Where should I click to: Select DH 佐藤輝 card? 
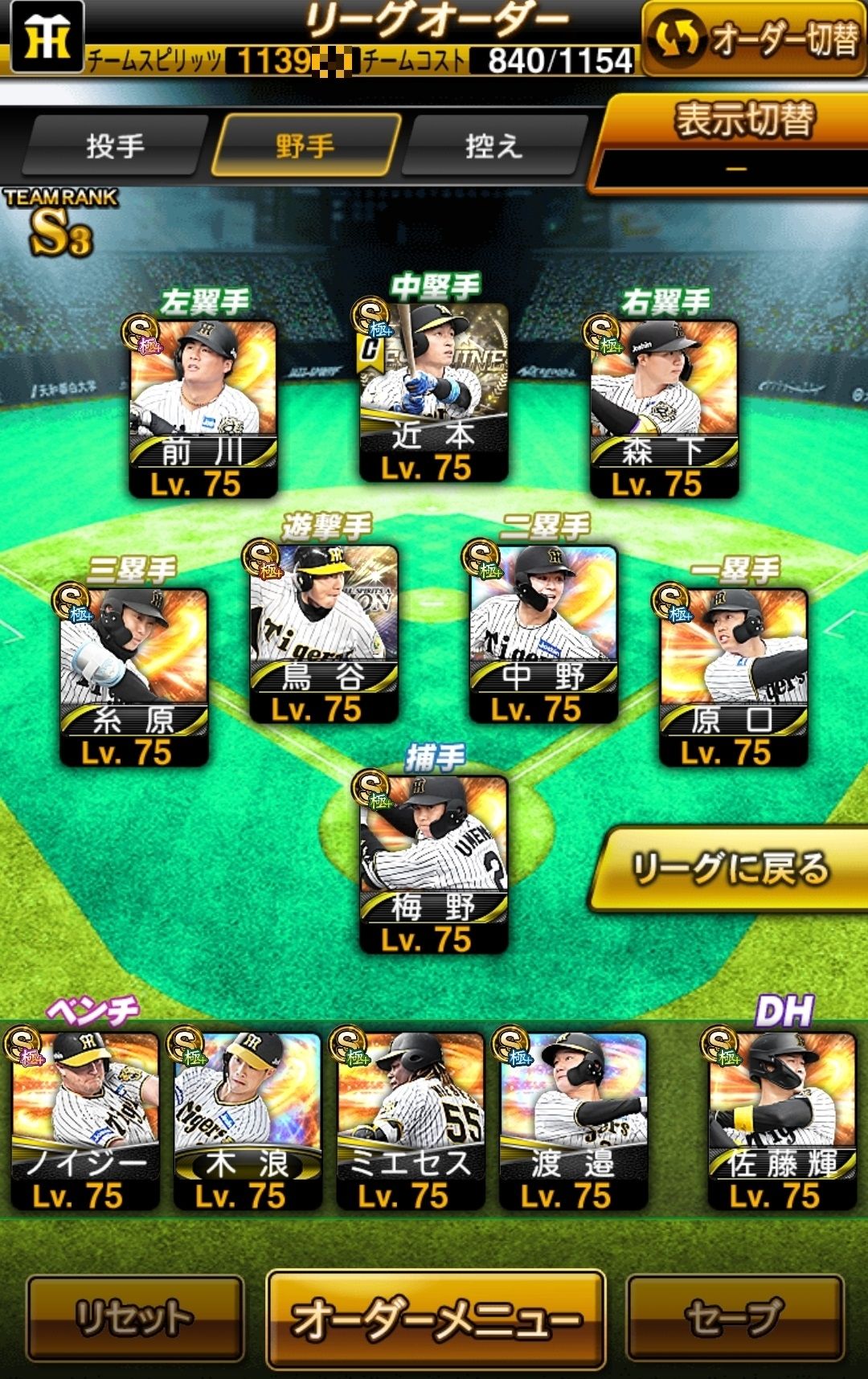point(781,1120)
